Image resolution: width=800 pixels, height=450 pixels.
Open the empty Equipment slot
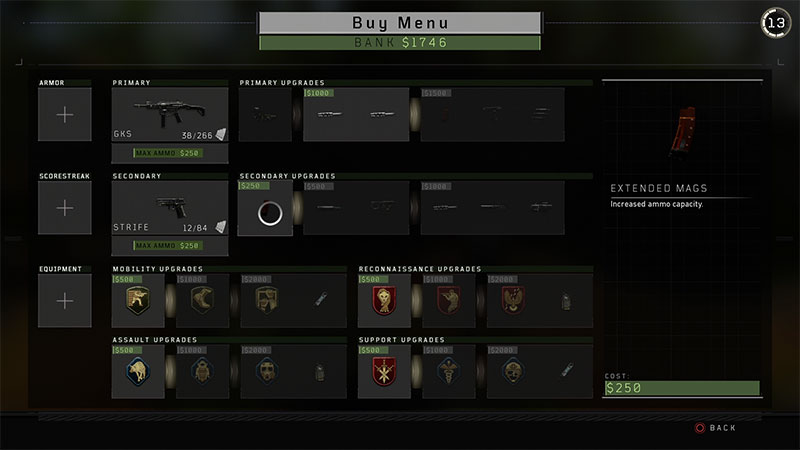65,301
